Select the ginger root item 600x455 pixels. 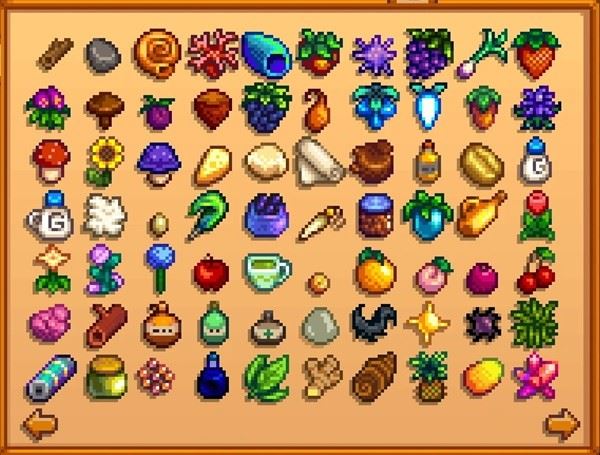click(317, 375)
